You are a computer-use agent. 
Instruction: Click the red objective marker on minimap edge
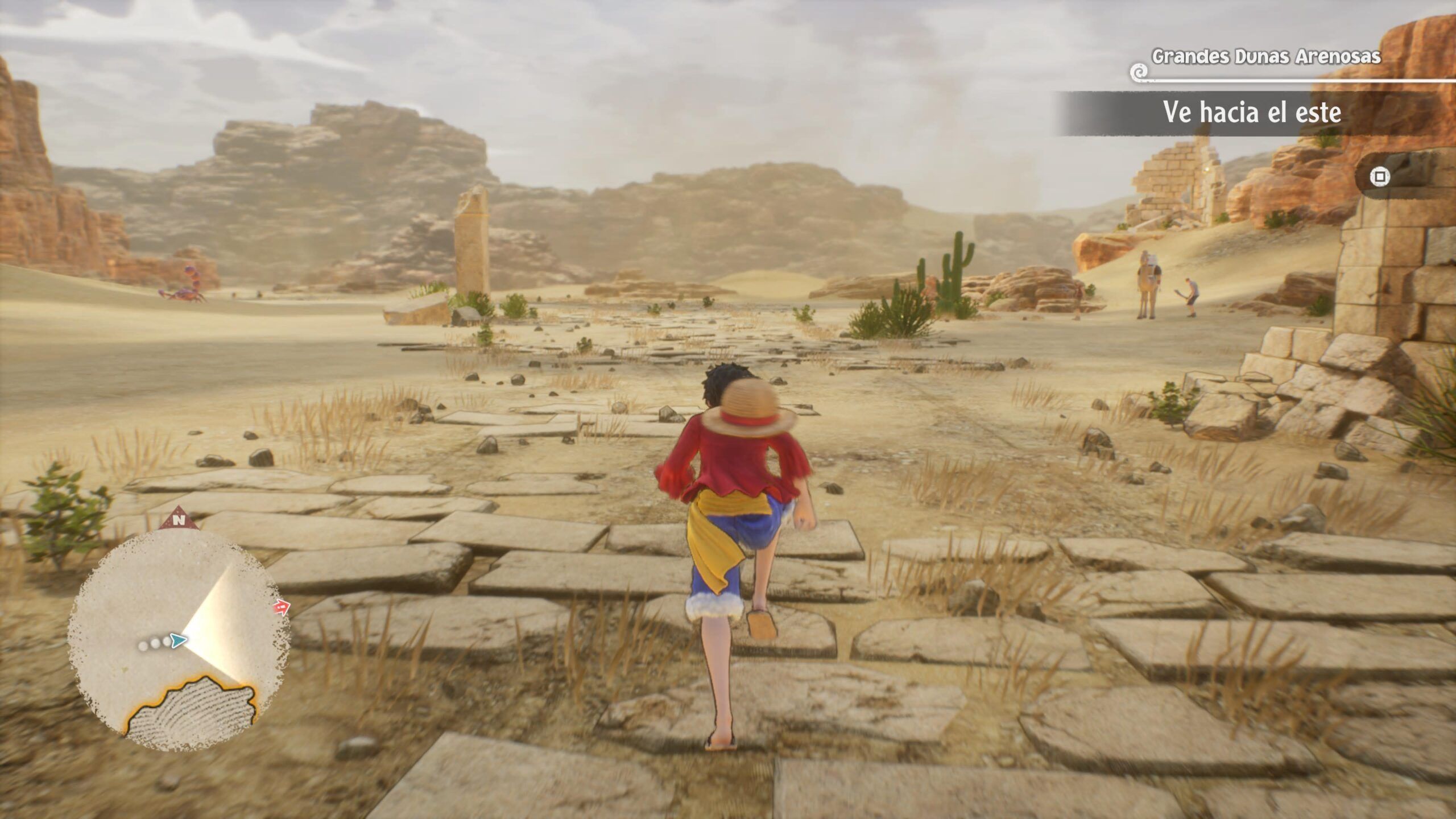click(x=280, y=609)
